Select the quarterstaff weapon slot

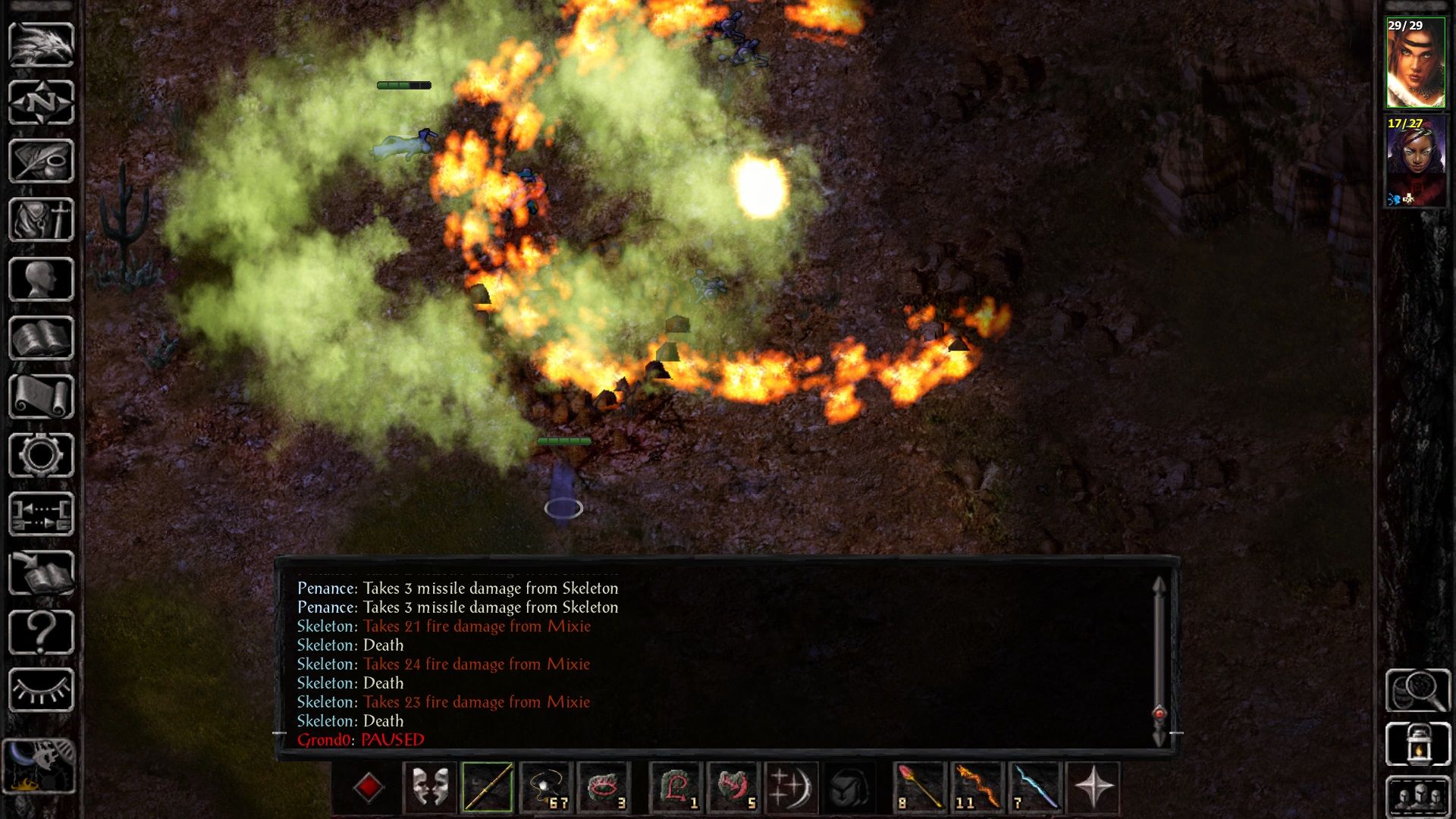(x=488, y=788)
